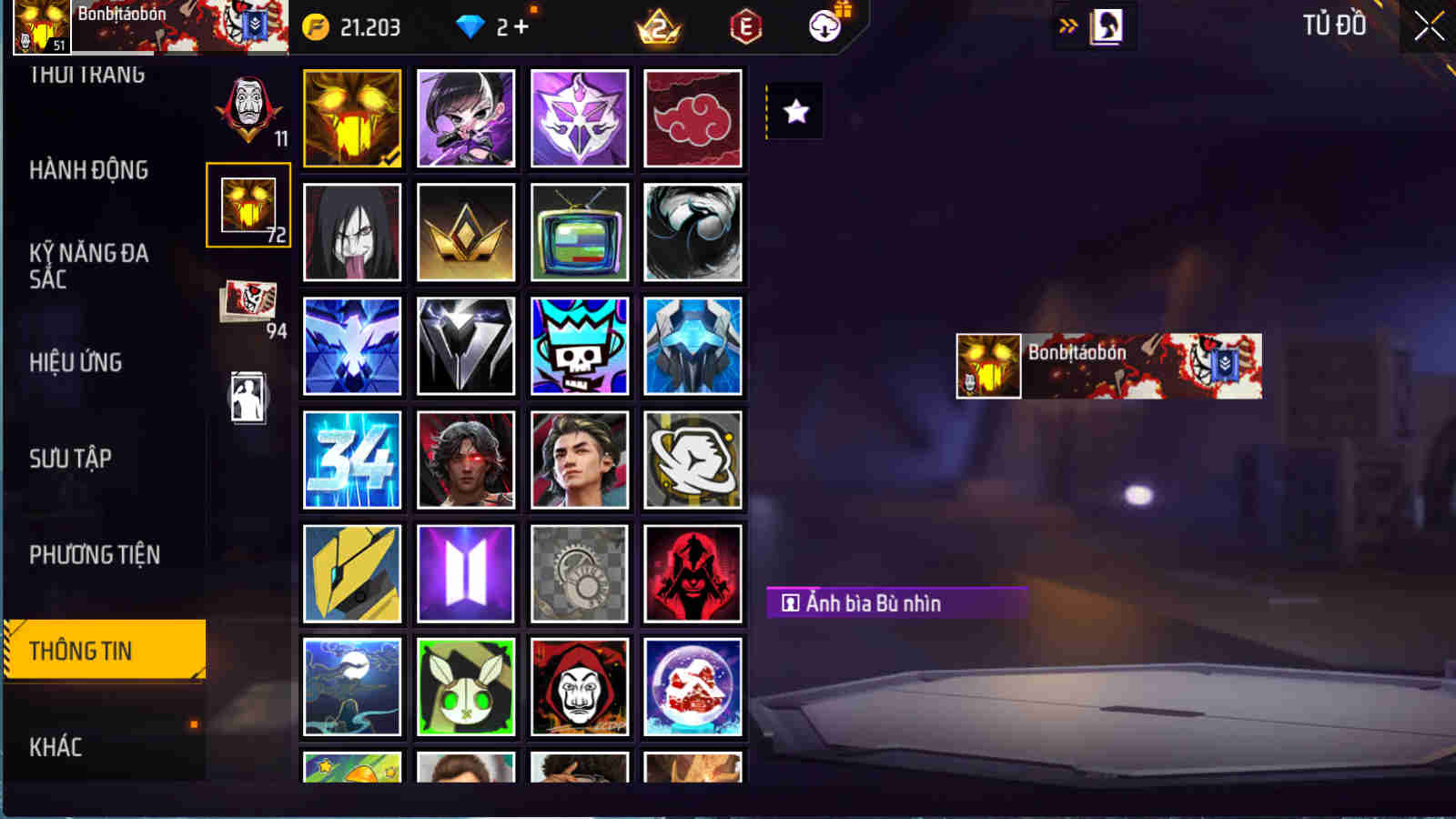Screen dimensions: 1456x819
Task: Pick the number 34 avatar
Action: [x=352, y=460]
